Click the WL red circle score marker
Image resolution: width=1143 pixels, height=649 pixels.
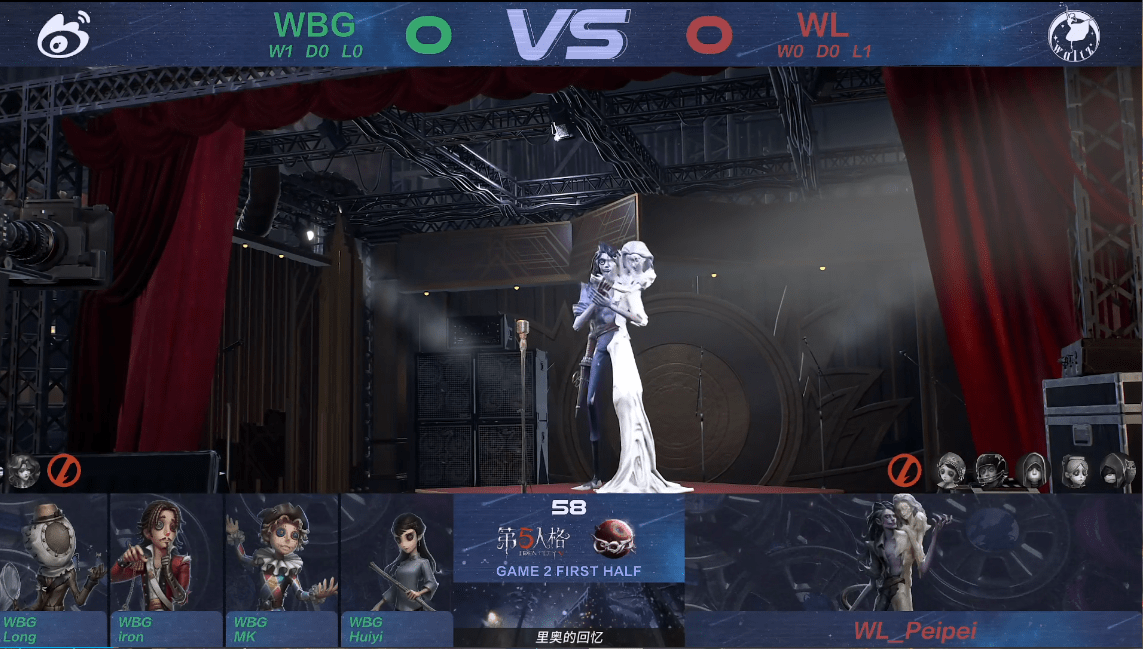(x=709, y=35)
